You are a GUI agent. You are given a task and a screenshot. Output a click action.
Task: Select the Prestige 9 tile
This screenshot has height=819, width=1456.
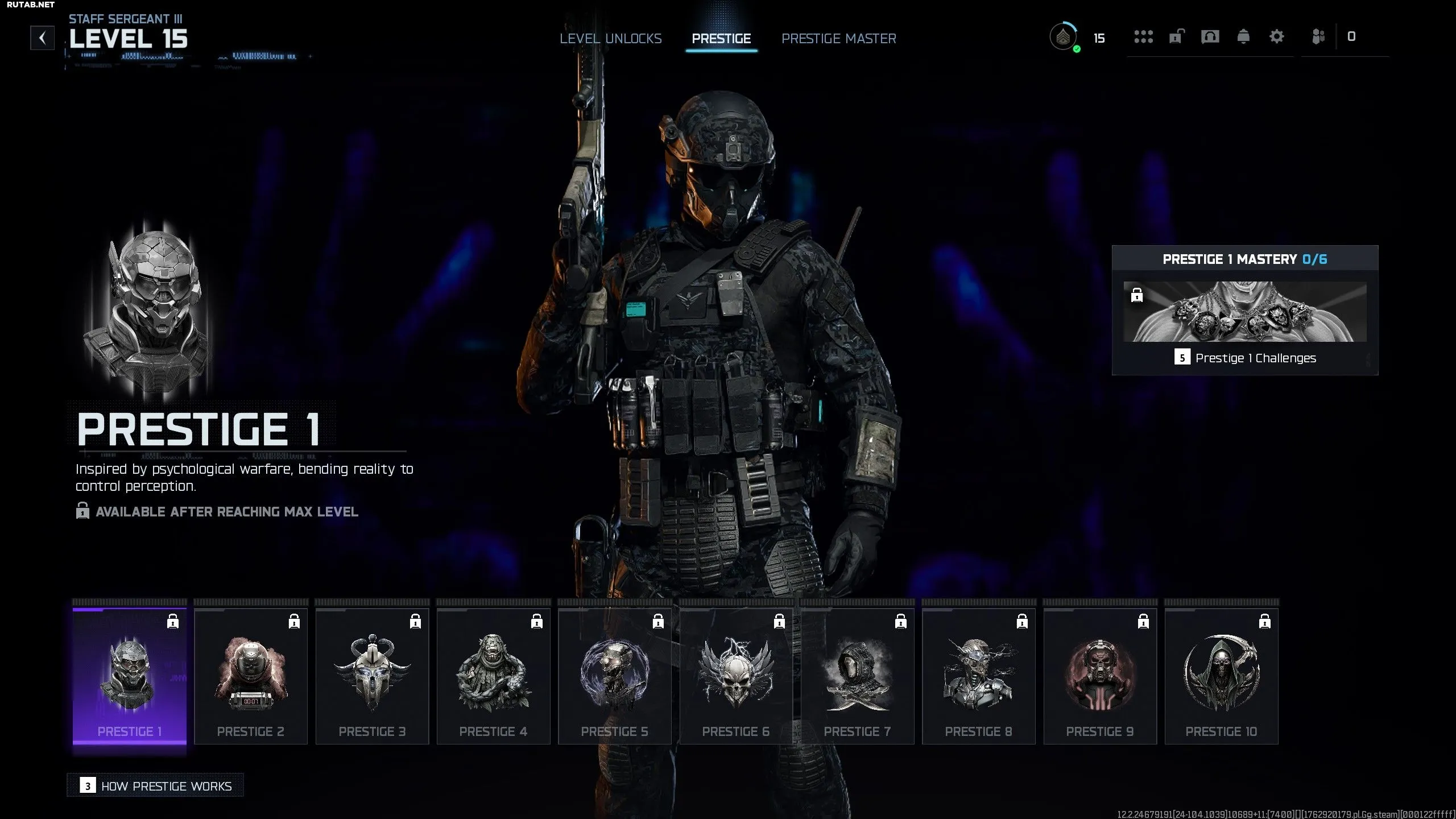click(1100, 676)
